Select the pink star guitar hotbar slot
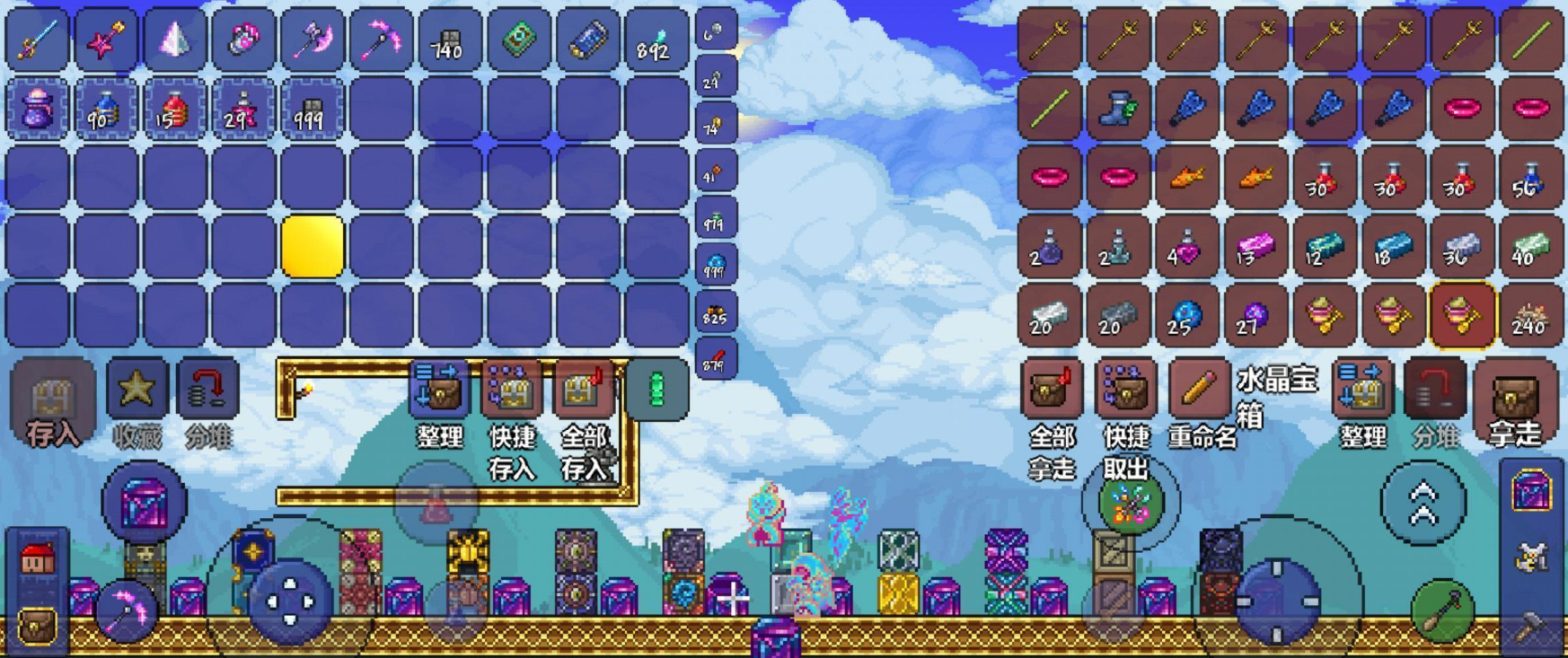 [106, 40]
